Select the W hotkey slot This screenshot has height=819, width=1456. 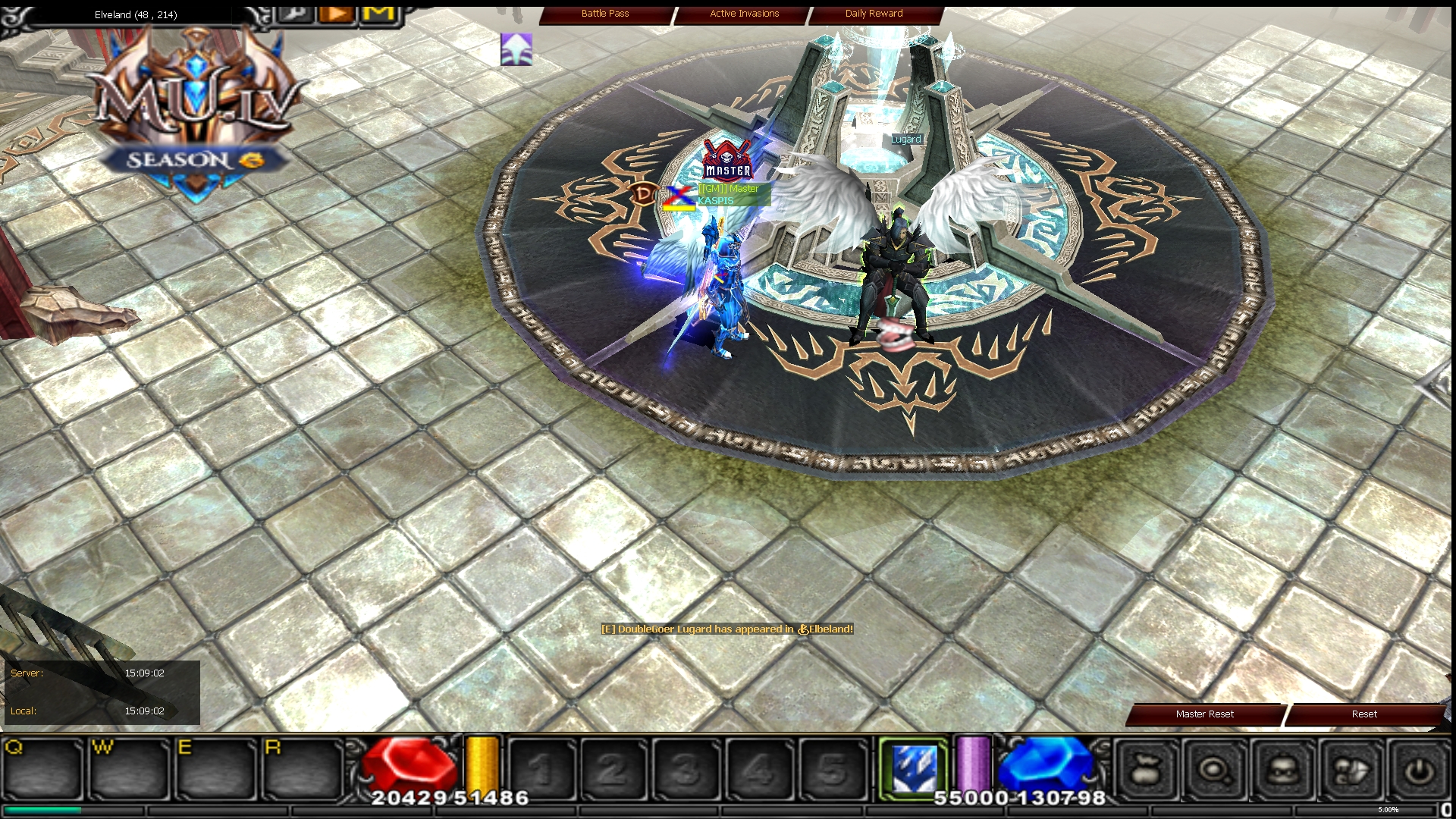point(130,770)
